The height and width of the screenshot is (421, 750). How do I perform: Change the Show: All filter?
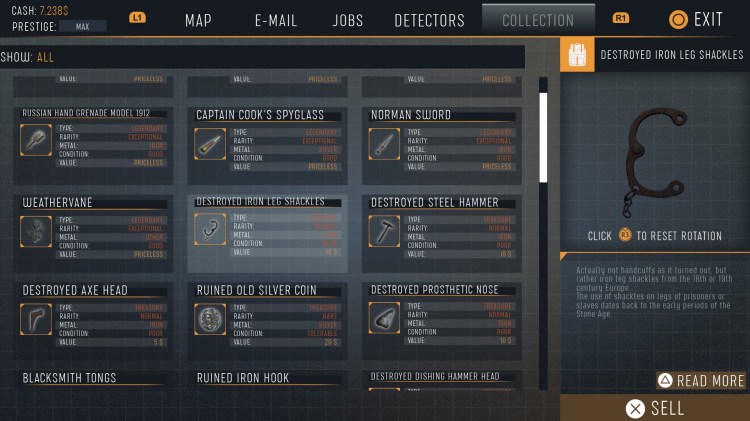(45, 57)
